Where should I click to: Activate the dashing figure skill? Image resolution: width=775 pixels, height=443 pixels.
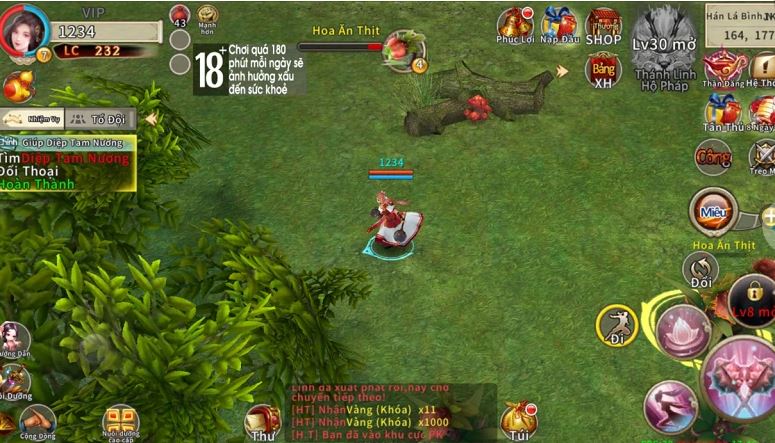[669, 405]
